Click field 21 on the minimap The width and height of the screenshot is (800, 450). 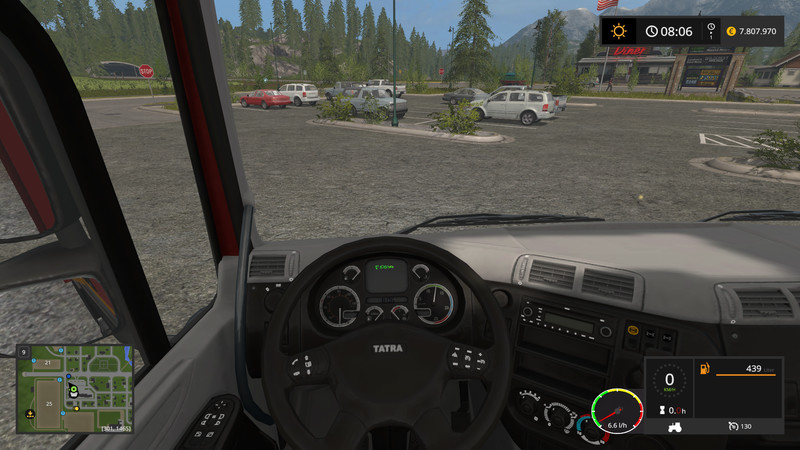(48, 361)
